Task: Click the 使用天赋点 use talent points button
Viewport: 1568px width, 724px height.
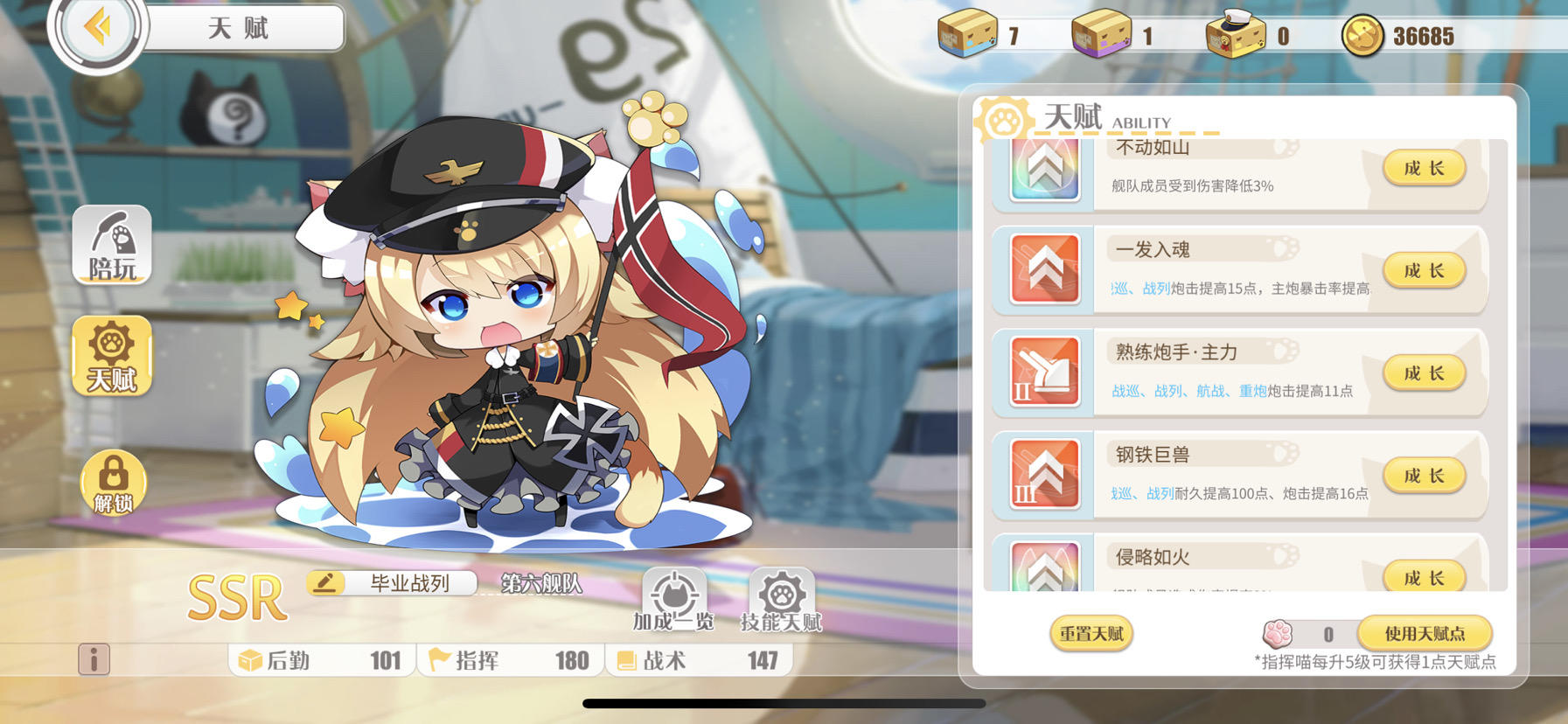Action: (x=1425, y=632)
